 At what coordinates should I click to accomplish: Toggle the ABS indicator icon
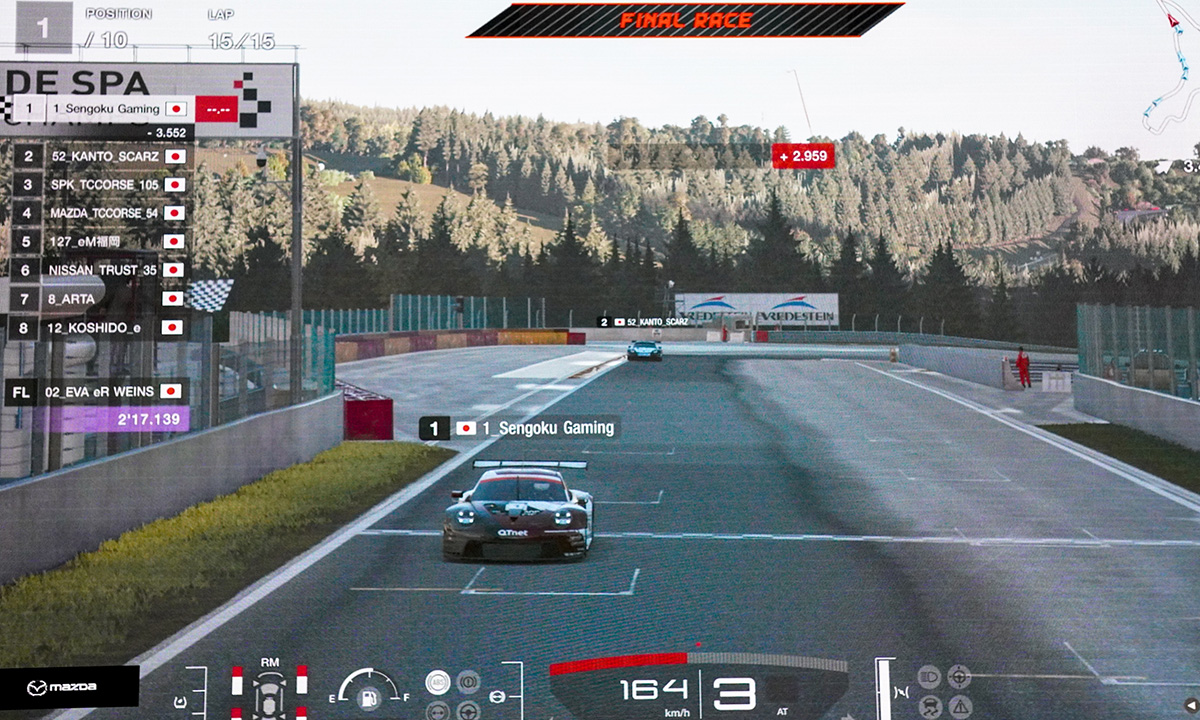tap(437, 682)
